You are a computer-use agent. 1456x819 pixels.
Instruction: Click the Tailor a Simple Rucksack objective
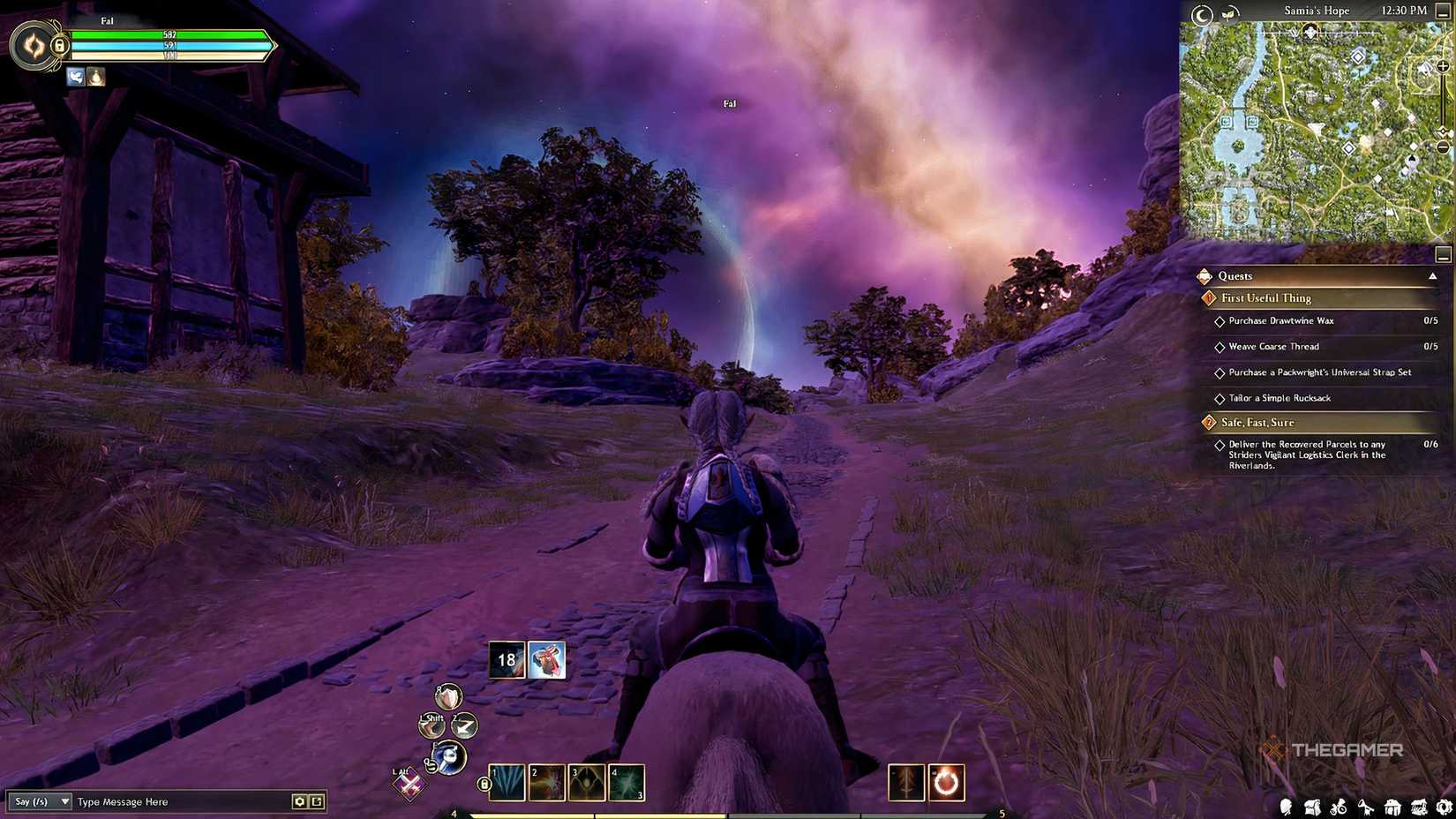coord(1279,398)
